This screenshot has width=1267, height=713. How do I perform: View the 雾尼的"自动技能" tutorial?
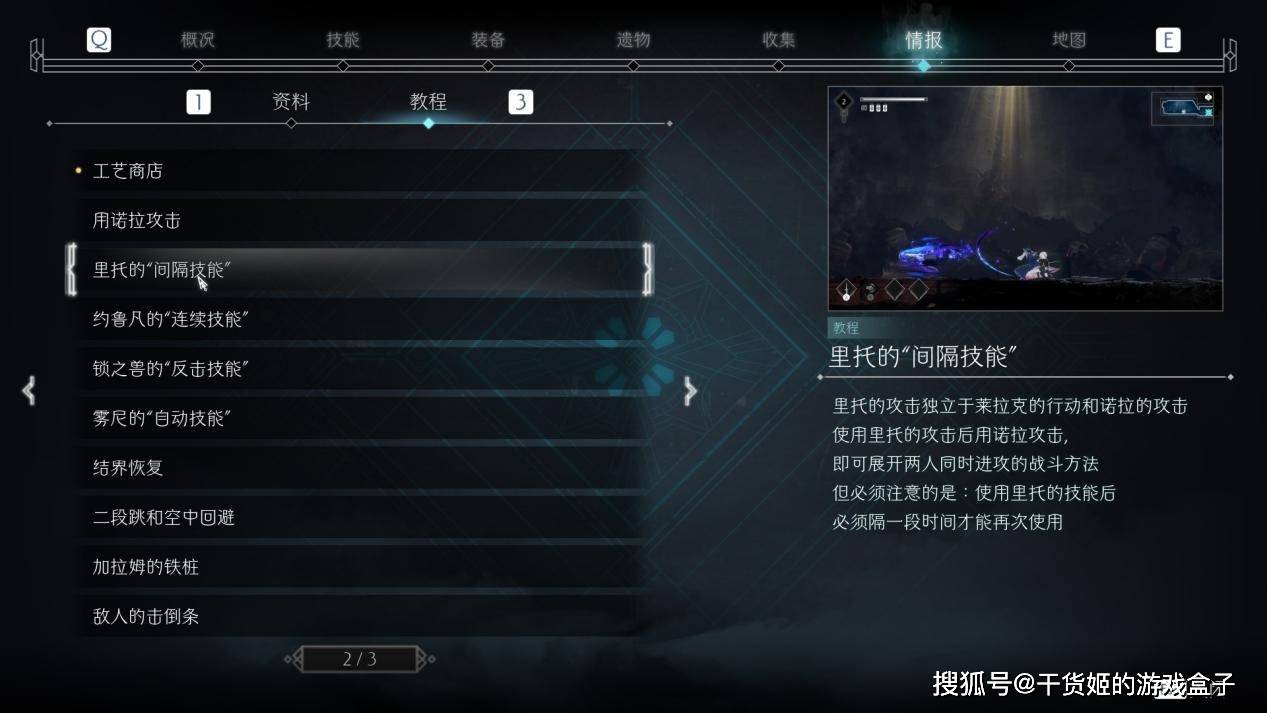(x=360, y=419)
